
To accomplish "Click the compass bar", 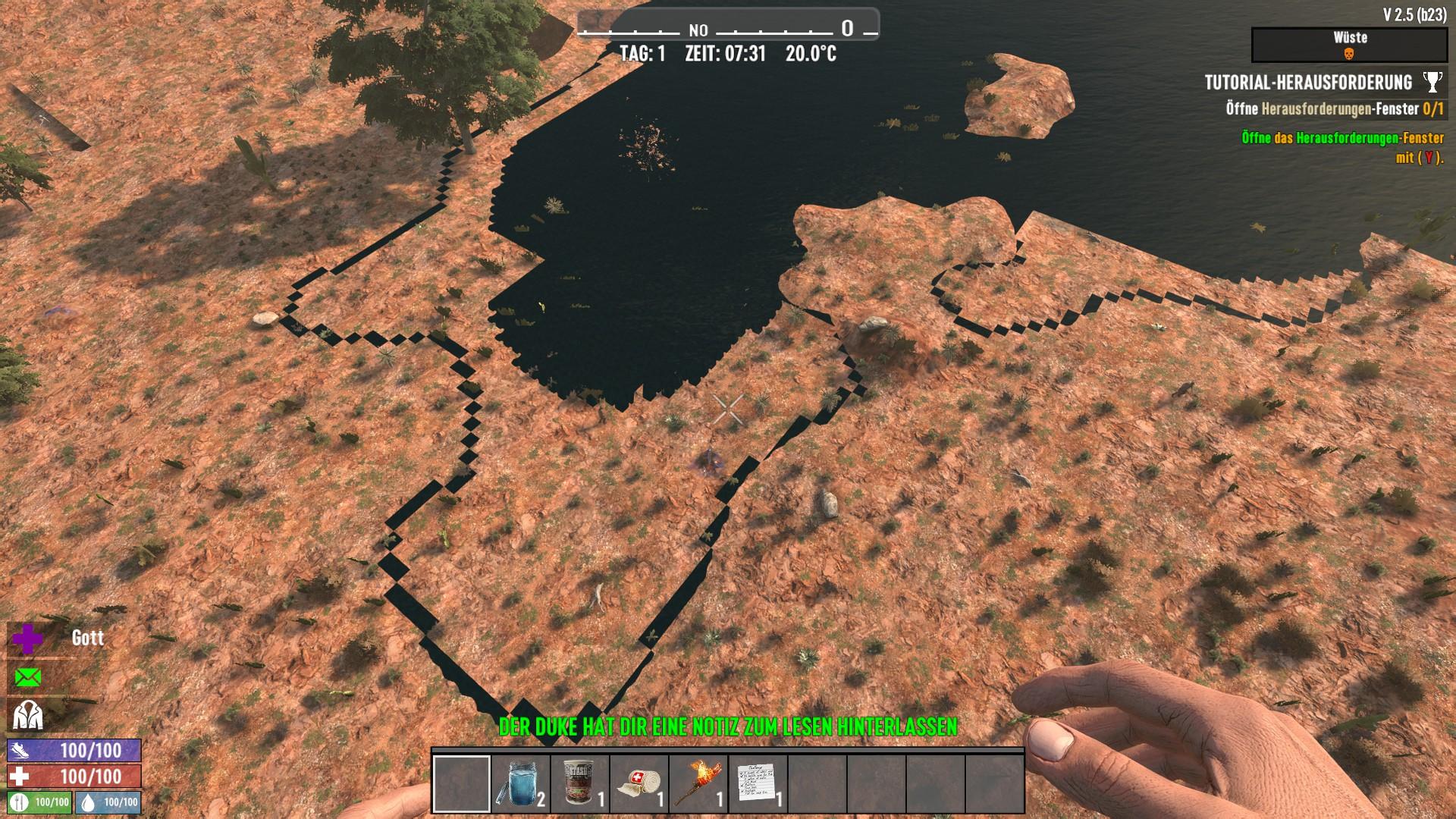I will 727,30.
